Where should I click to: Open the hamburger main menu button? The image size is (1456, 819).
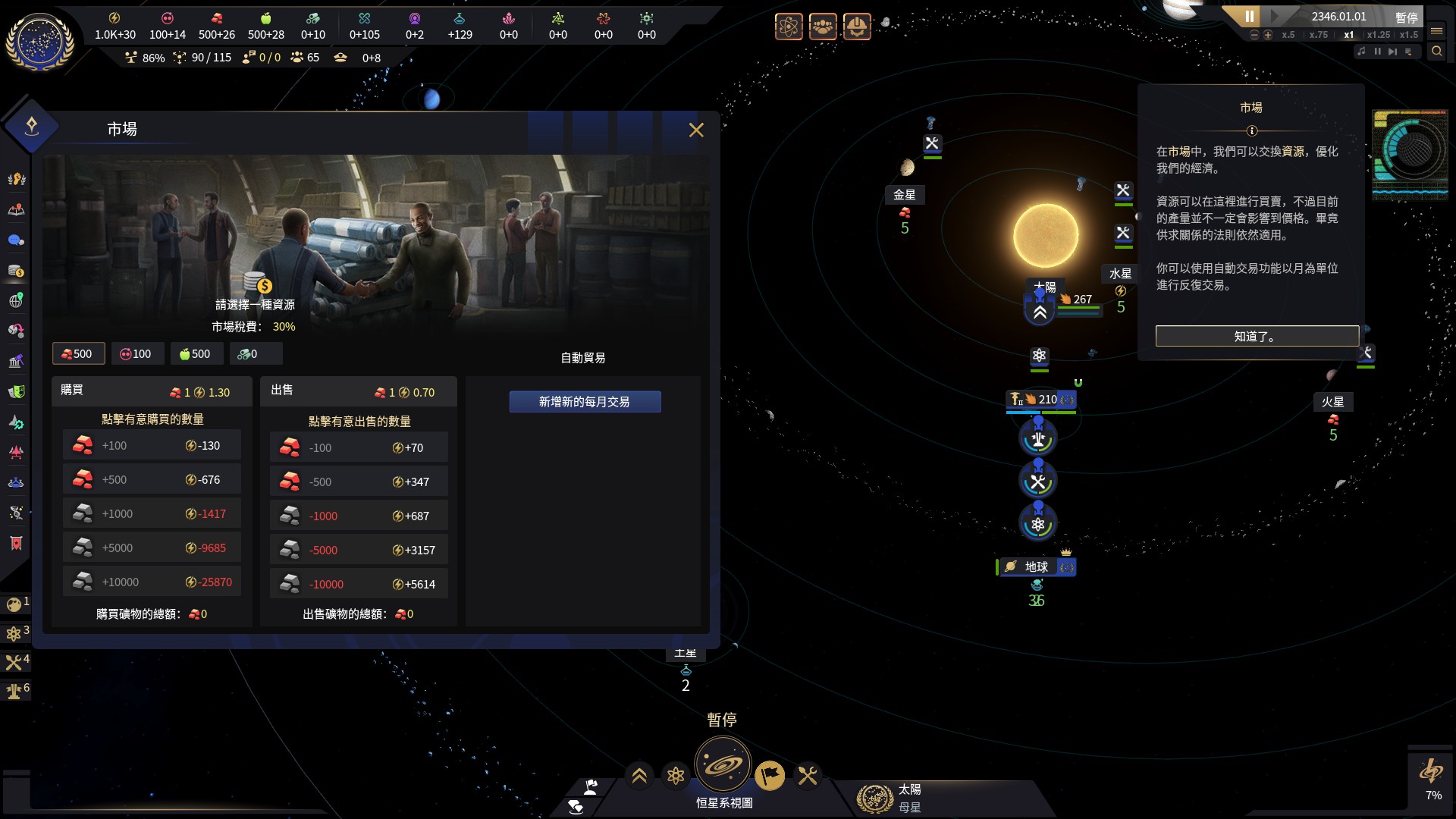point(1436,31)
